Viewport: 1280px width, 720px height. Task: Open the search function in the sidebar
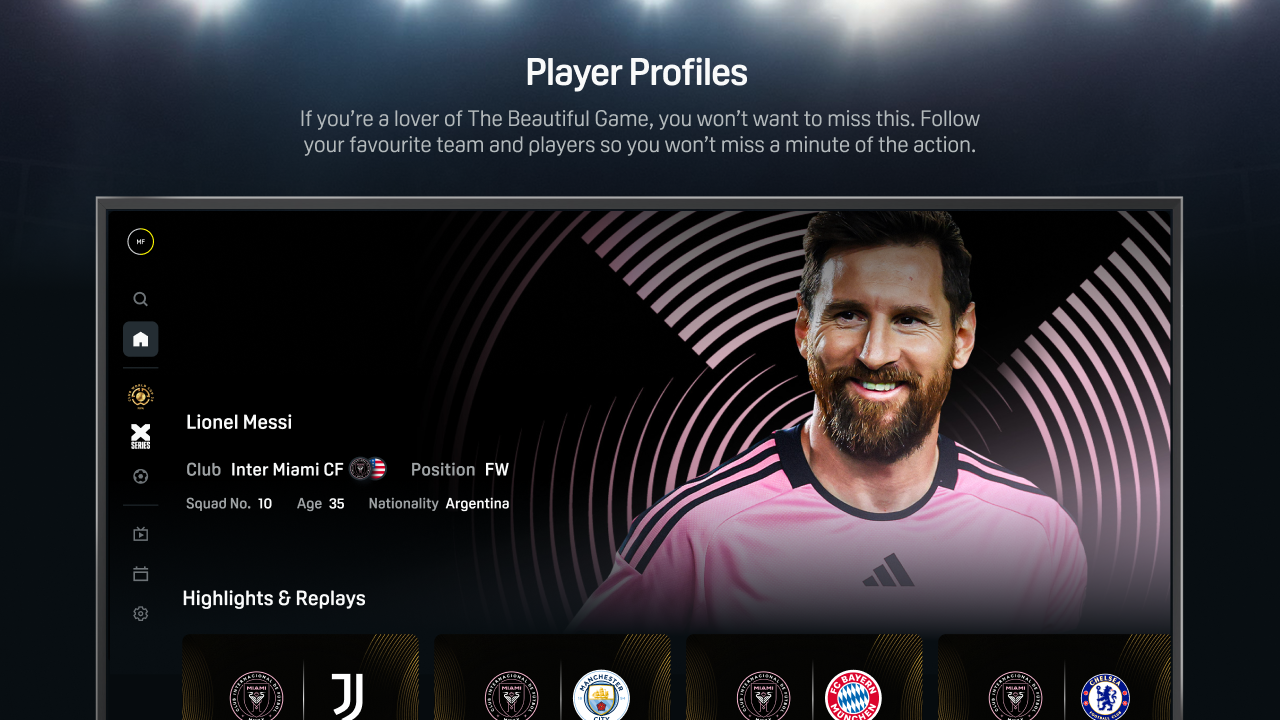pos(140,298)
